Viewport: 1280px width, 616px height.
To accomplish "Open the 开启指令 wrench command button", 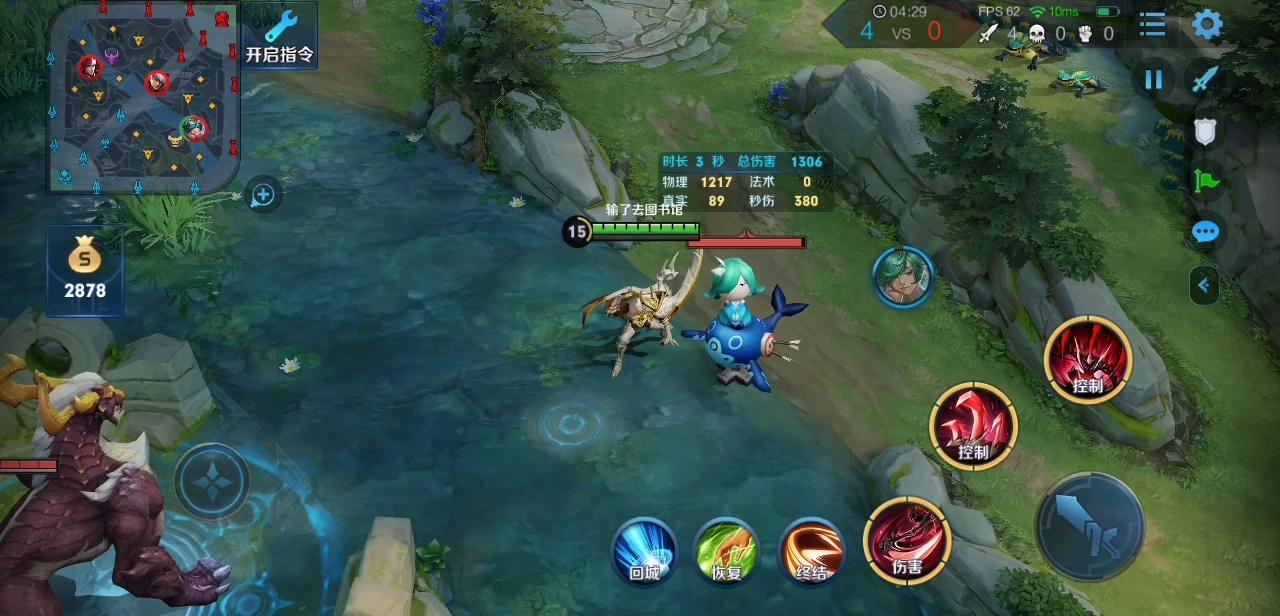I will (279, 36).
